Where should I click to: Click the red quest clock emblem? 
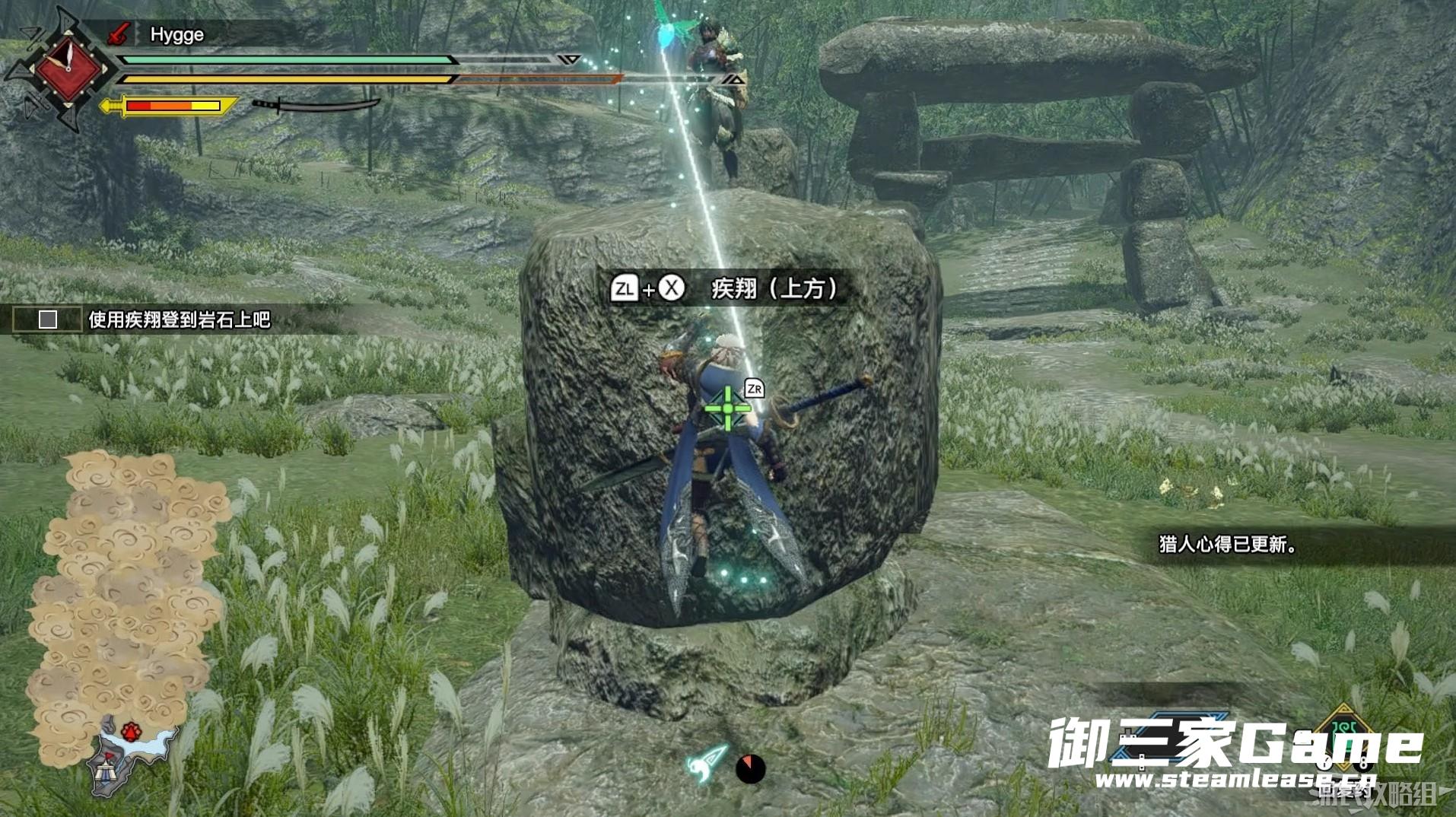point(68,68)
